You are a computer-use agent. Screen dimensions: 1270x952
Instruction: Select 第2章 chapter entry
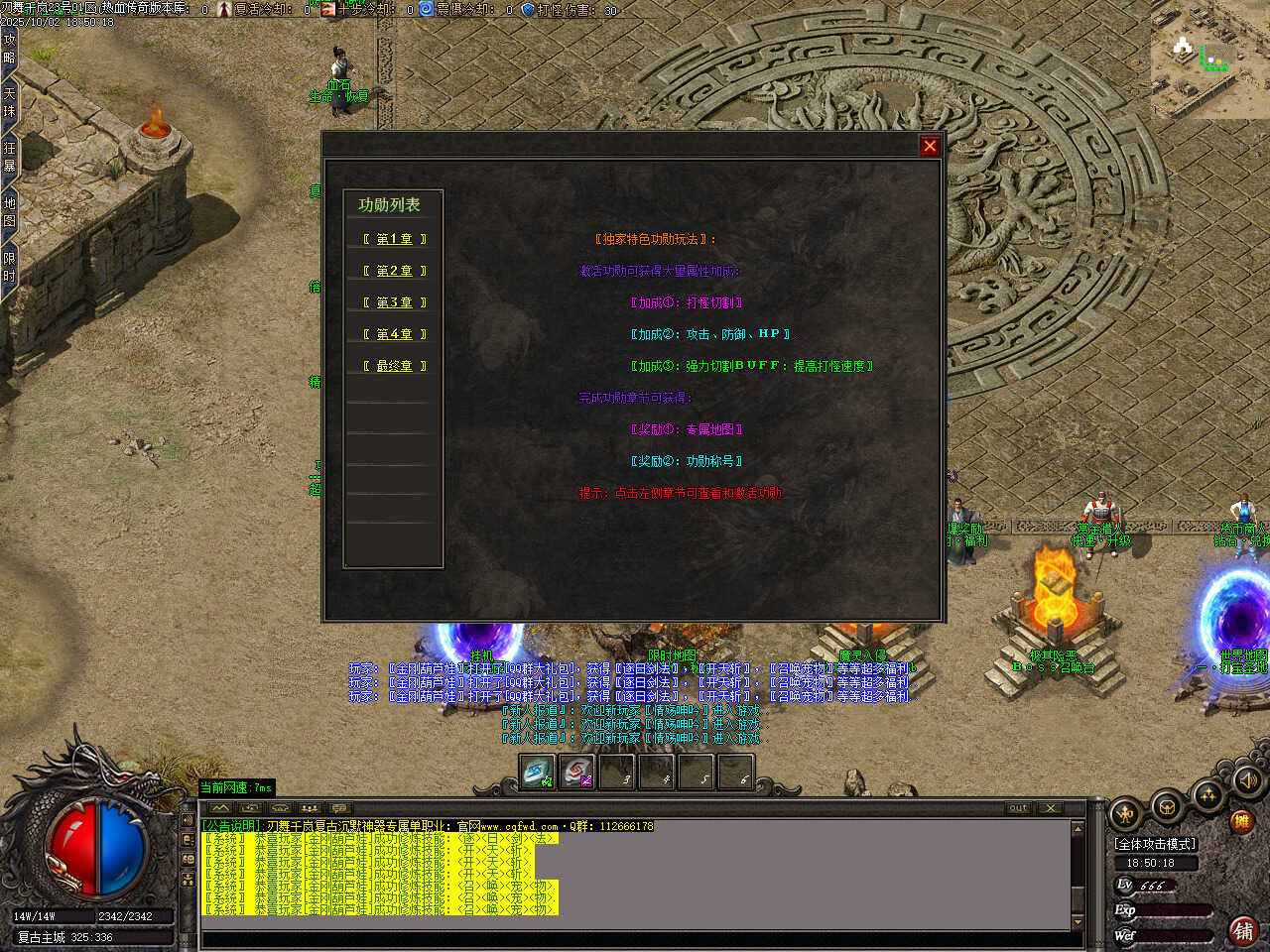click(x=394, y=271)
